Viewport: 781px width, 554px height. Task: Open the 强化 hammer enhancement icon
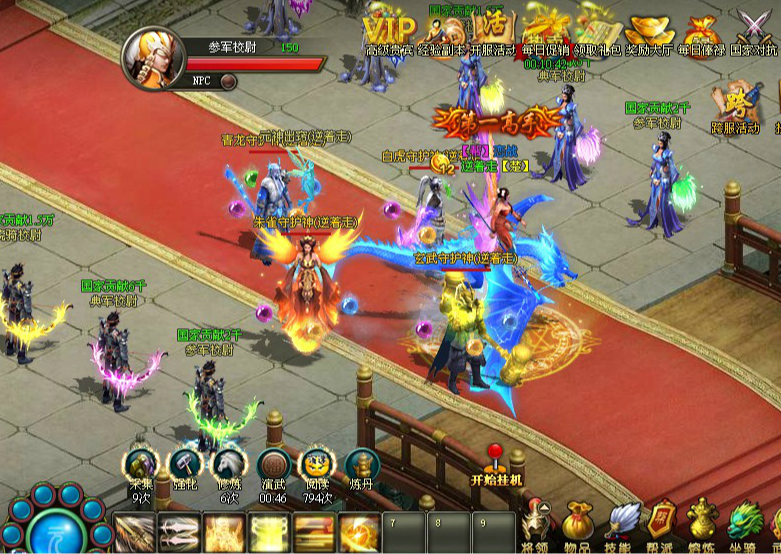186,465
